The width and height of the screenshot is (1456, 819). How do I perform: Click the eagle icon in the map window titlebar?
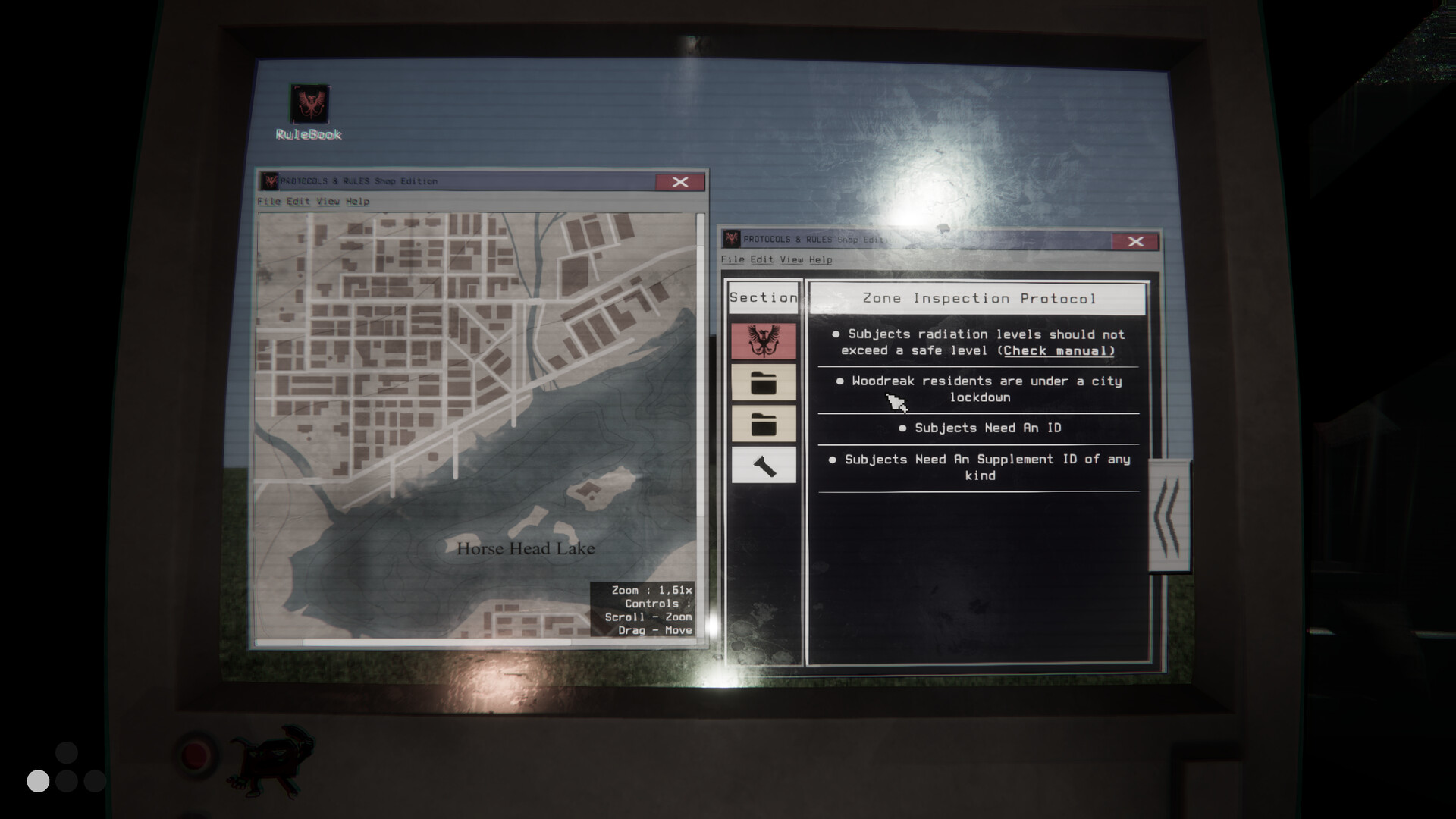pos(269,181)
